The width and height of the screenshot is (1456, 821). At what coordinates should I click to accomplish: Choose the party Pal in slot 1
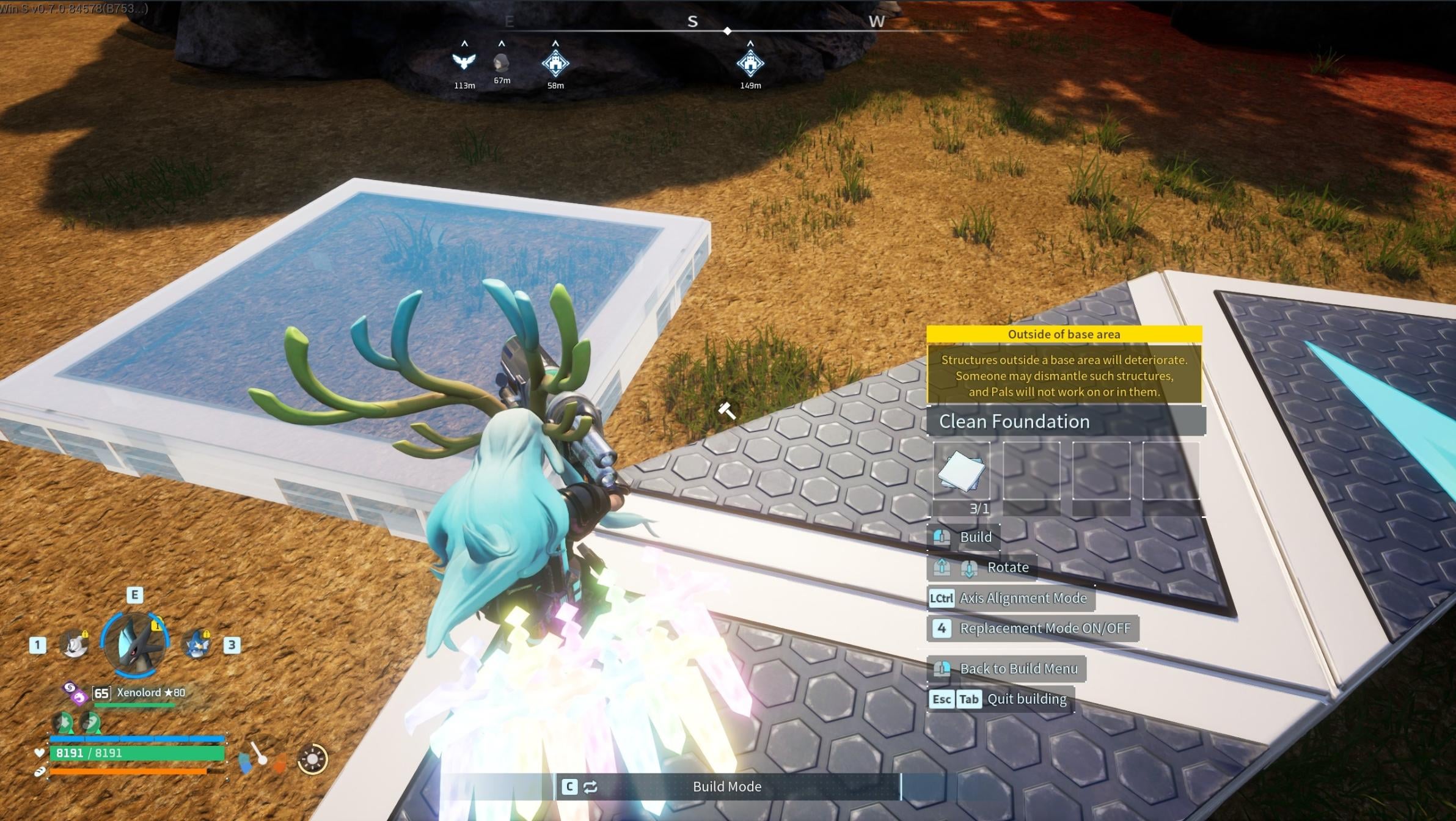75,644
